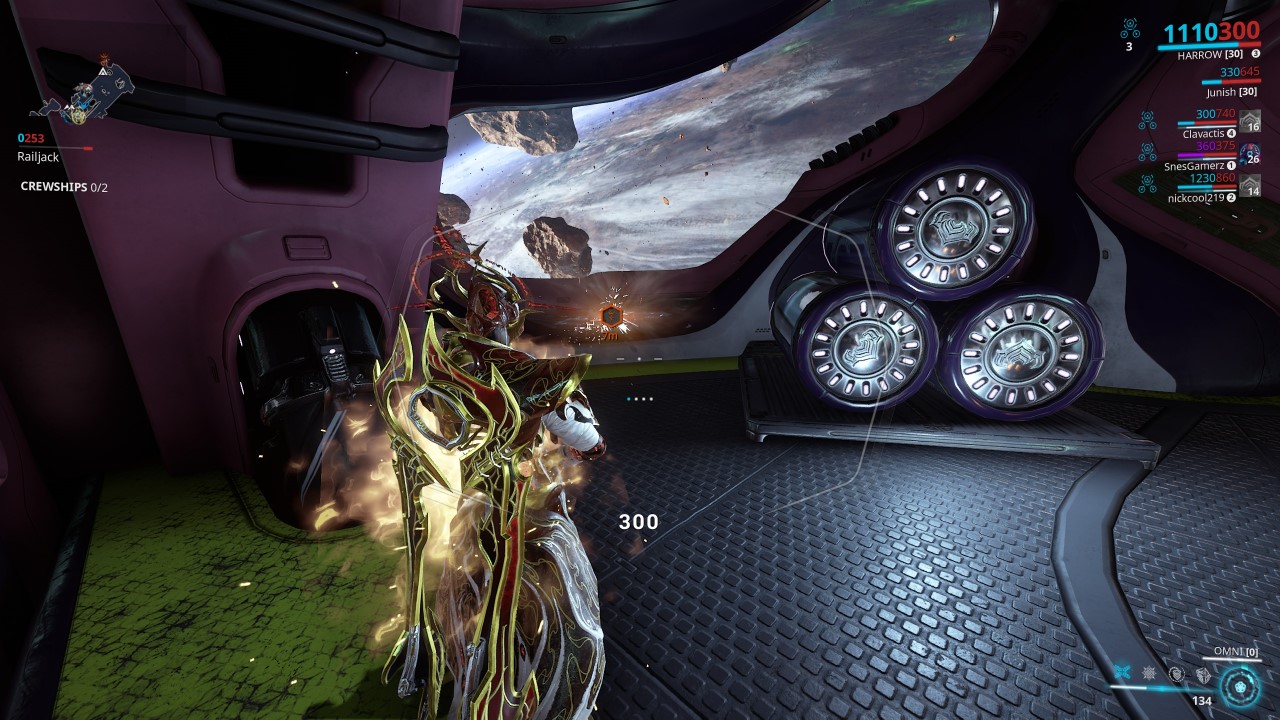
Task: Click Clavactis's Warframe avatar thumbnail
Action: pyautogui.click(x=1250, y=120)
